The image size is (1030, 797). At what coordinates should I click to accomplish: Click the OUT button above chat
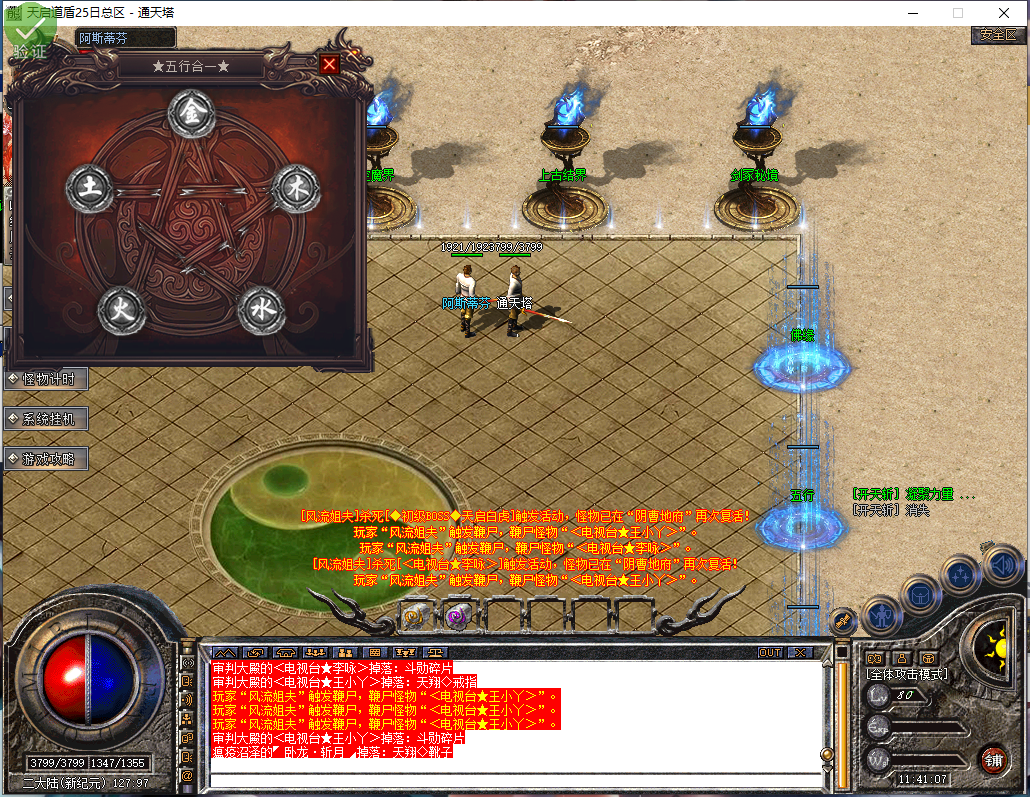pos(769,652)
